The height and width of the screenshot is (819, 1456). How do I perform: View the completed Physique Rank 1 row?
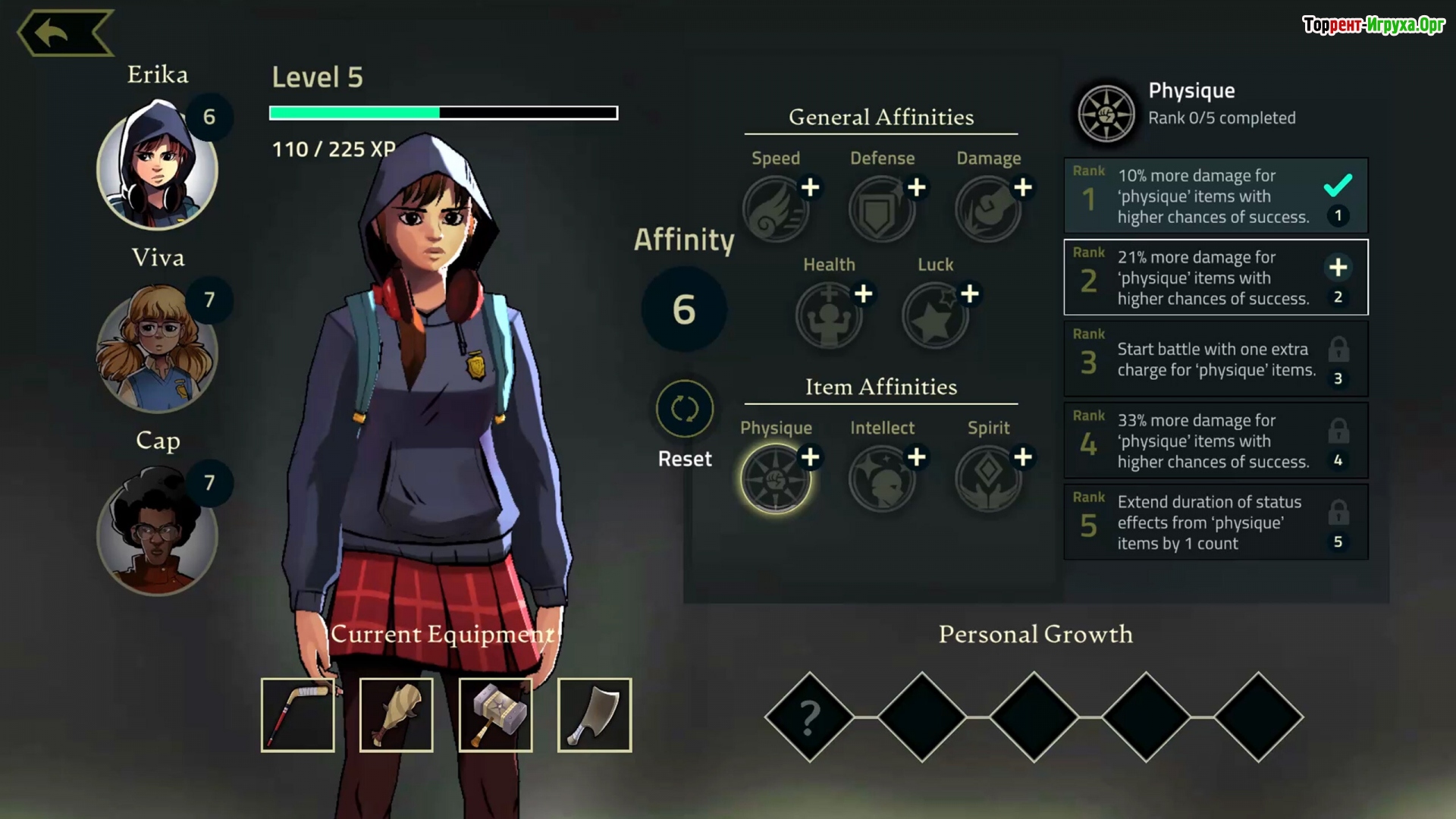pos(1215,196)
